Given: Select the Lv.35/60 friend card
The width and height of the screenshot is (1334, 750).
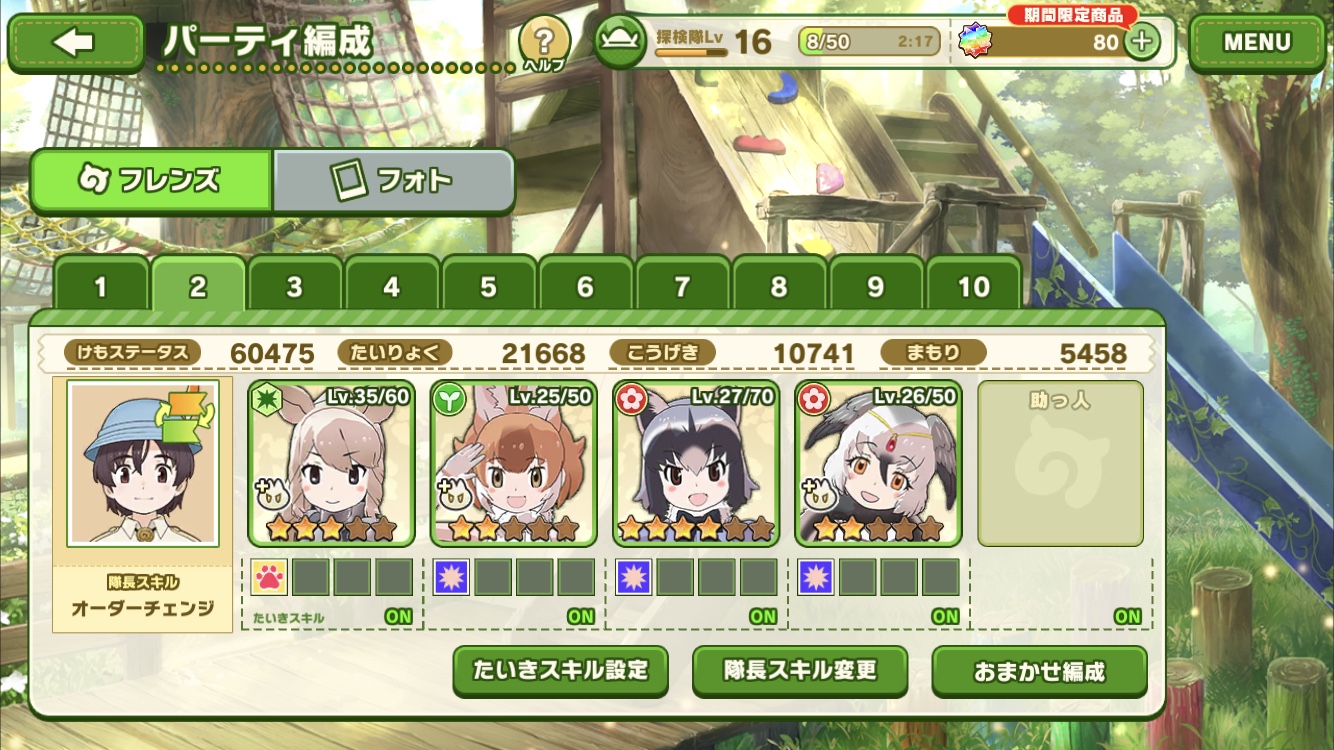Looking at the screenshot, I should 331,463.
